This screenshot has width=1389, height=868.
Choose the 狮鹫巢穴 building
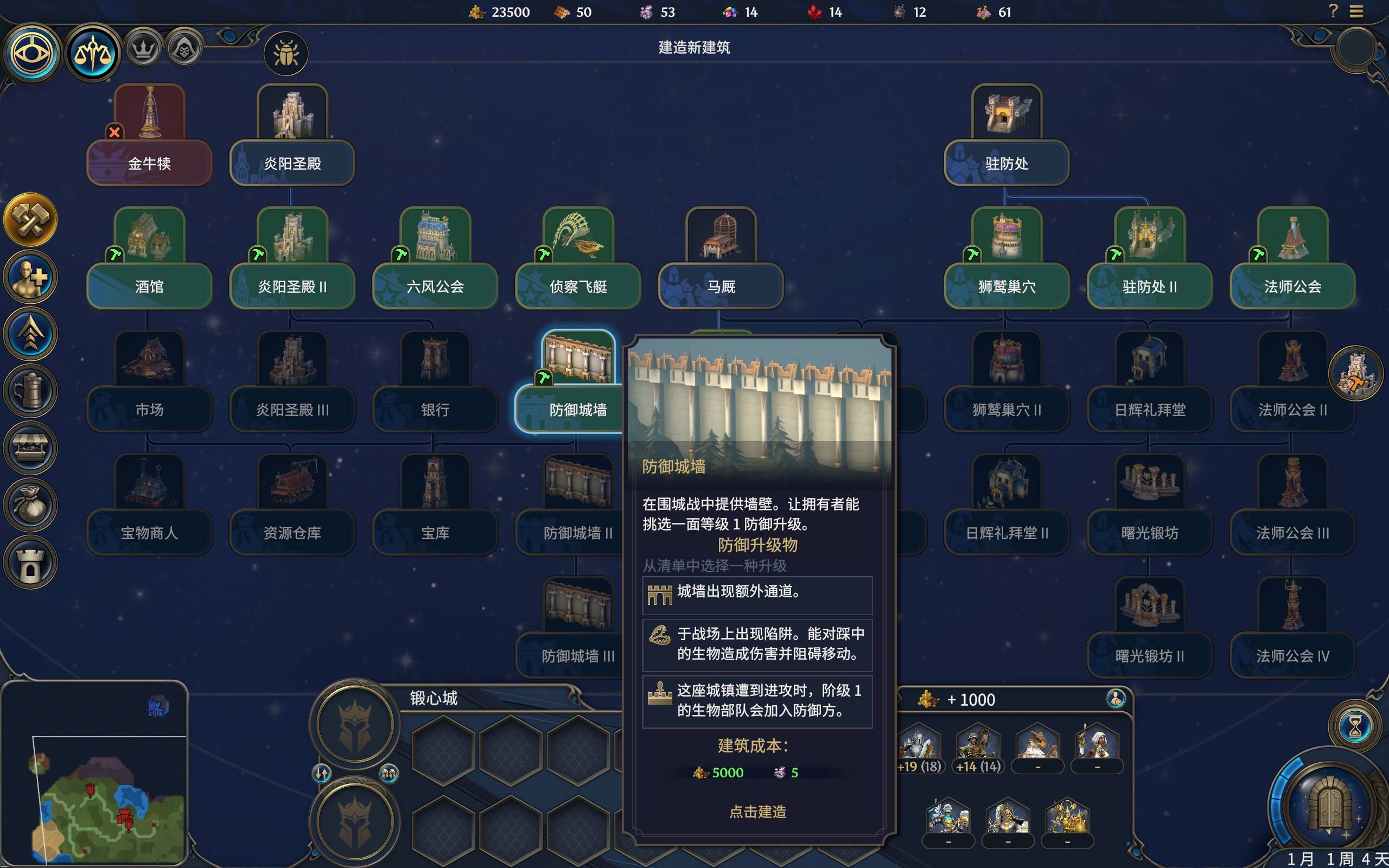pos(1006,285)
